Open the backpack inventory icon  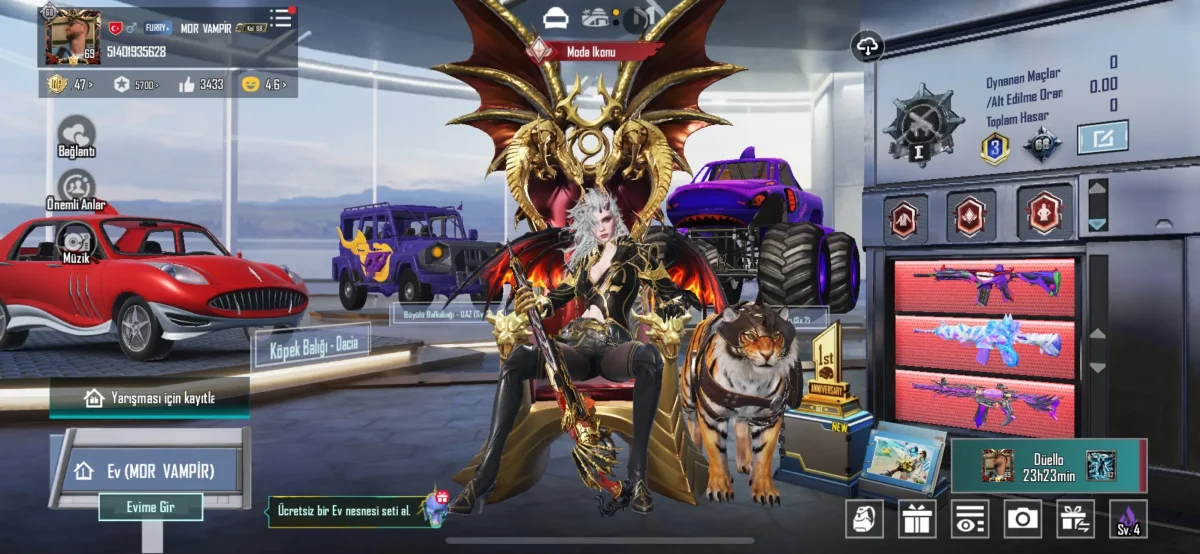(x=864, y=518)
